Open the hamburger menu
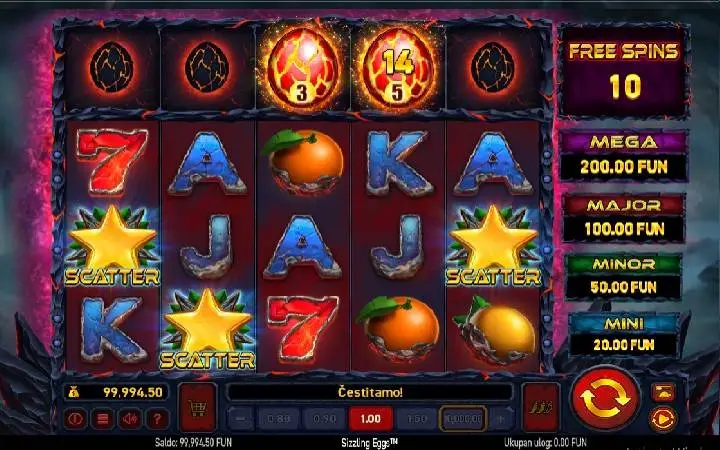720x450 pixels. (x=101, y=419)
